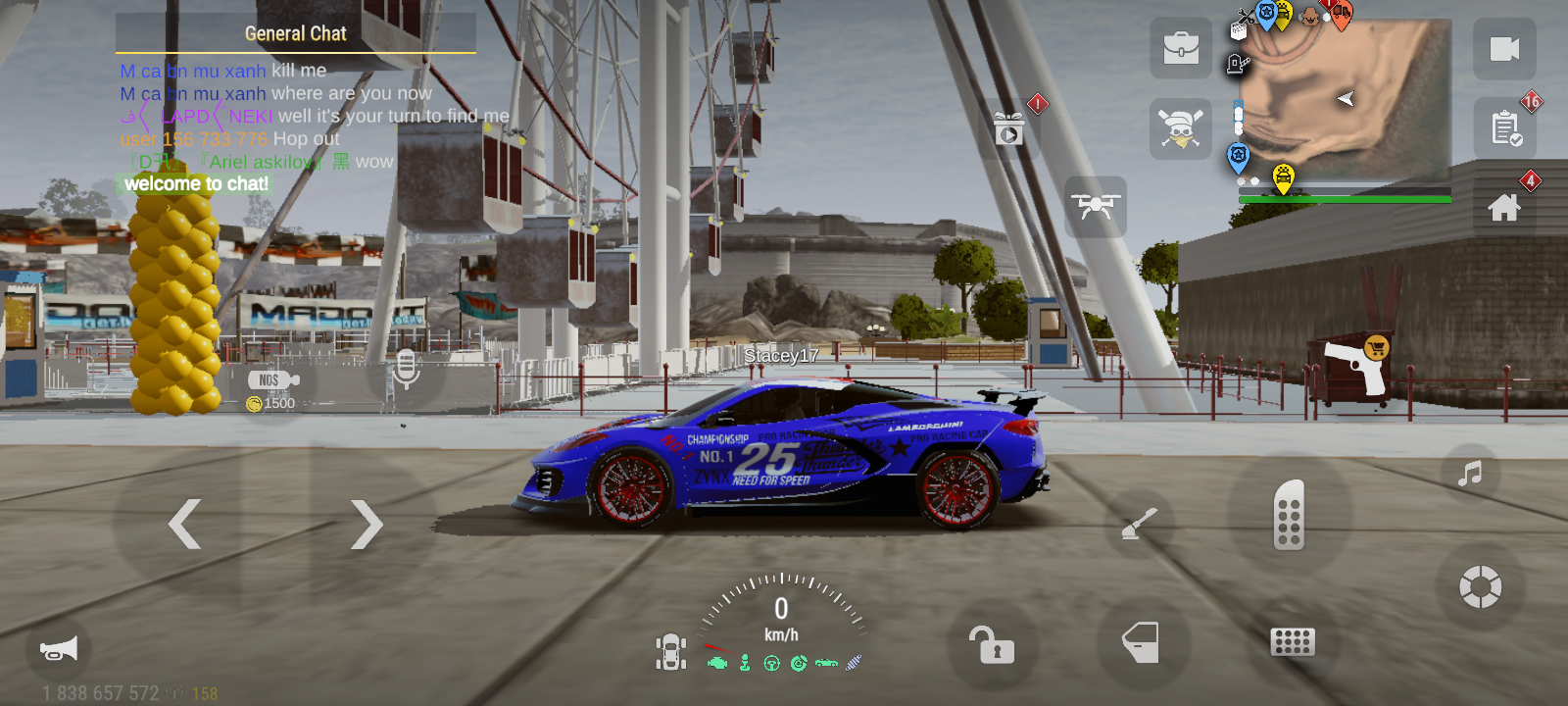Open the music note radio button
Image resolution: width=1568 pixels, height=706 pixels.
1469,475
